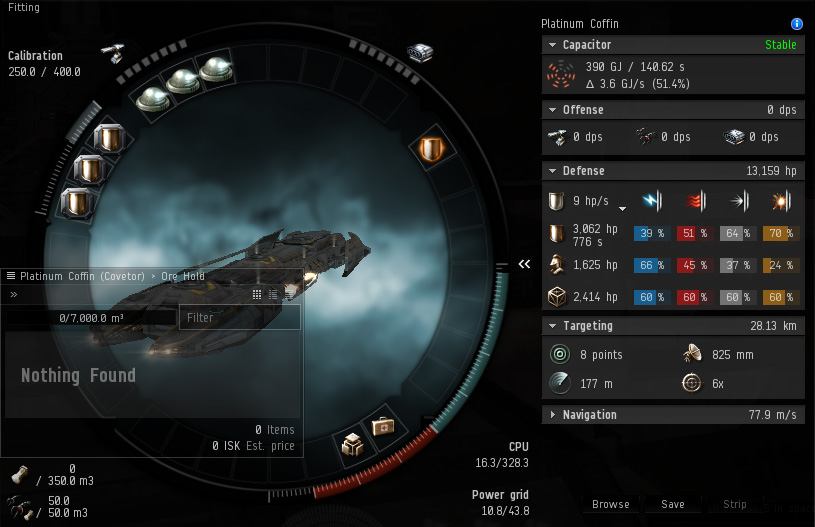Expand the Ore Hold sidebar double arrow
Viewport: 815px width, 527px height.
coord(14,295)
